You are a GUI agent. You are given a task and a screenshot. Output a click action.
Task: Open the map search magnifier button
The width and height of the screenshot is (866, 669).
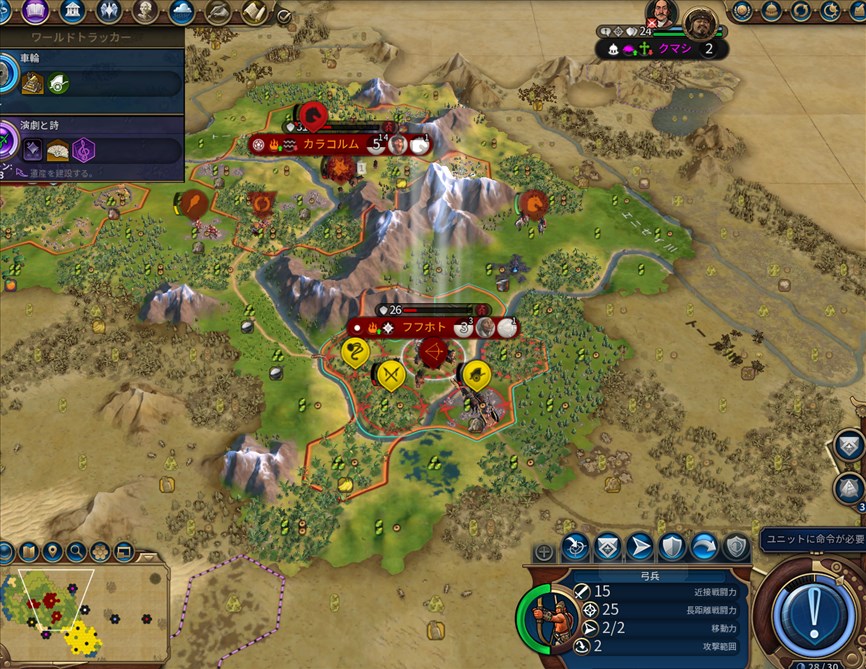pyautogui.click(x=76, y=551)
